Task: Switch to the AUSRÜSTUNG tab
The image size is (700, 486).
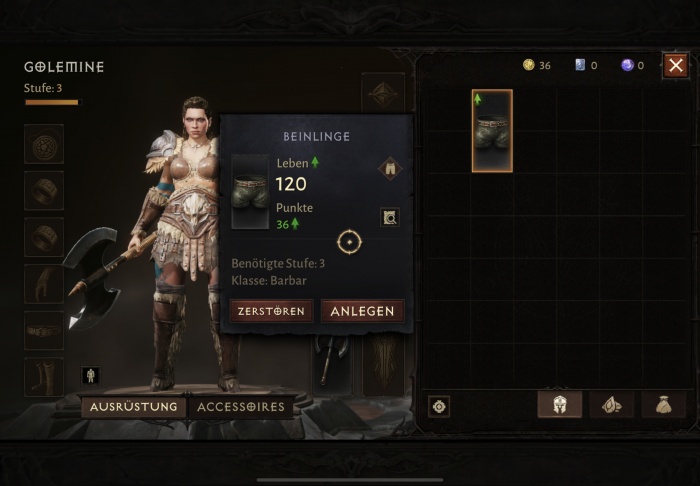Action: click(134, 407)
